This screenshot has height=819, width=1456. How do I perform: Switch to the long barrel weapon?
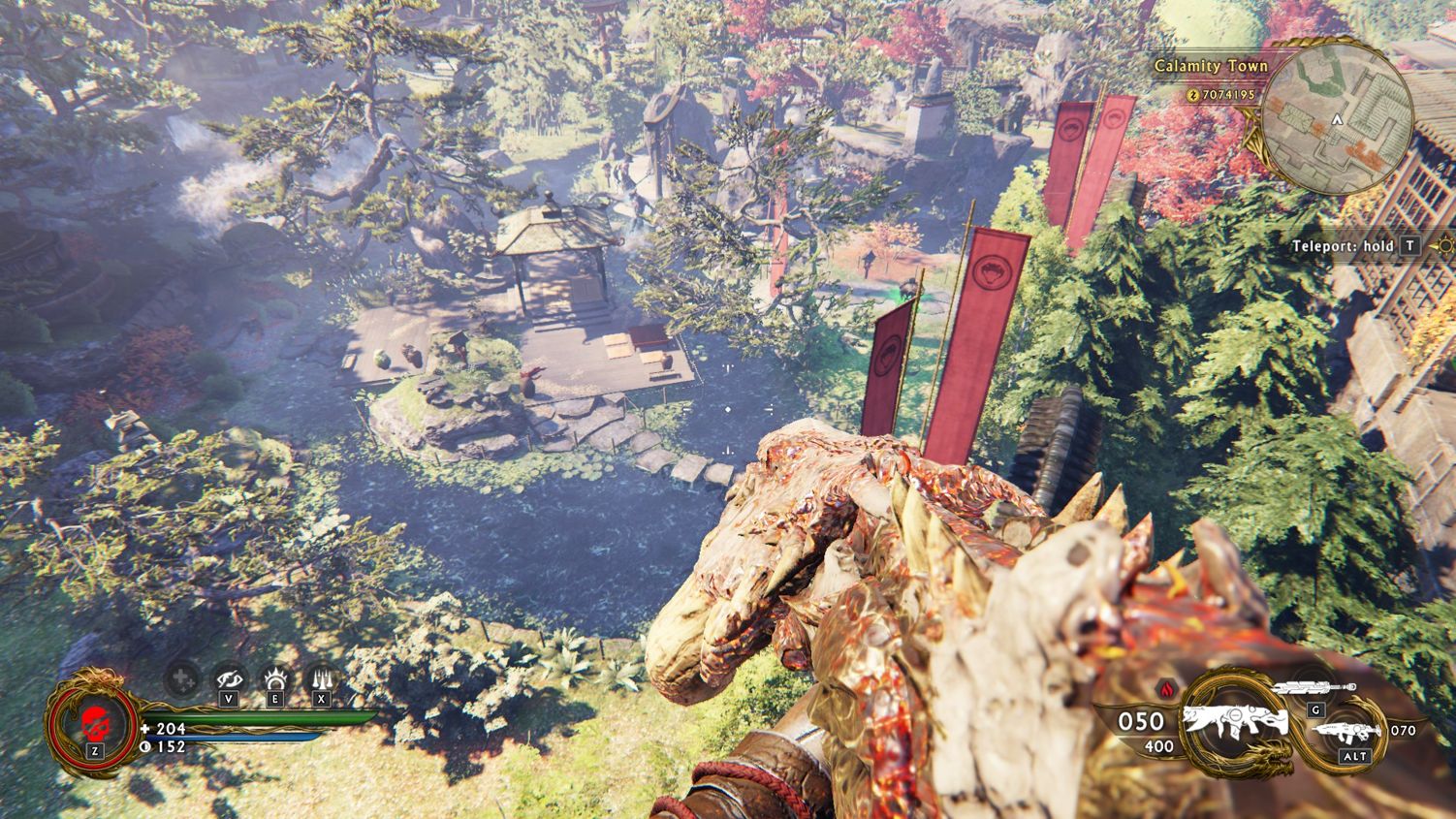pyautogui.click(x=1315, y=687)
